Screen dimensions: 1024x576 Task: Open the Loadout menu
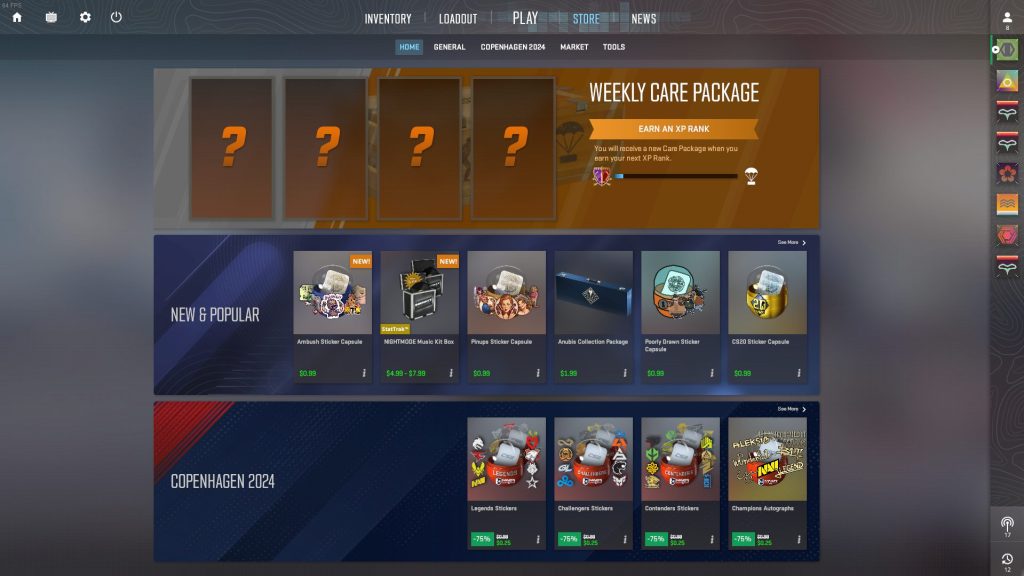(x=458, y=19)
